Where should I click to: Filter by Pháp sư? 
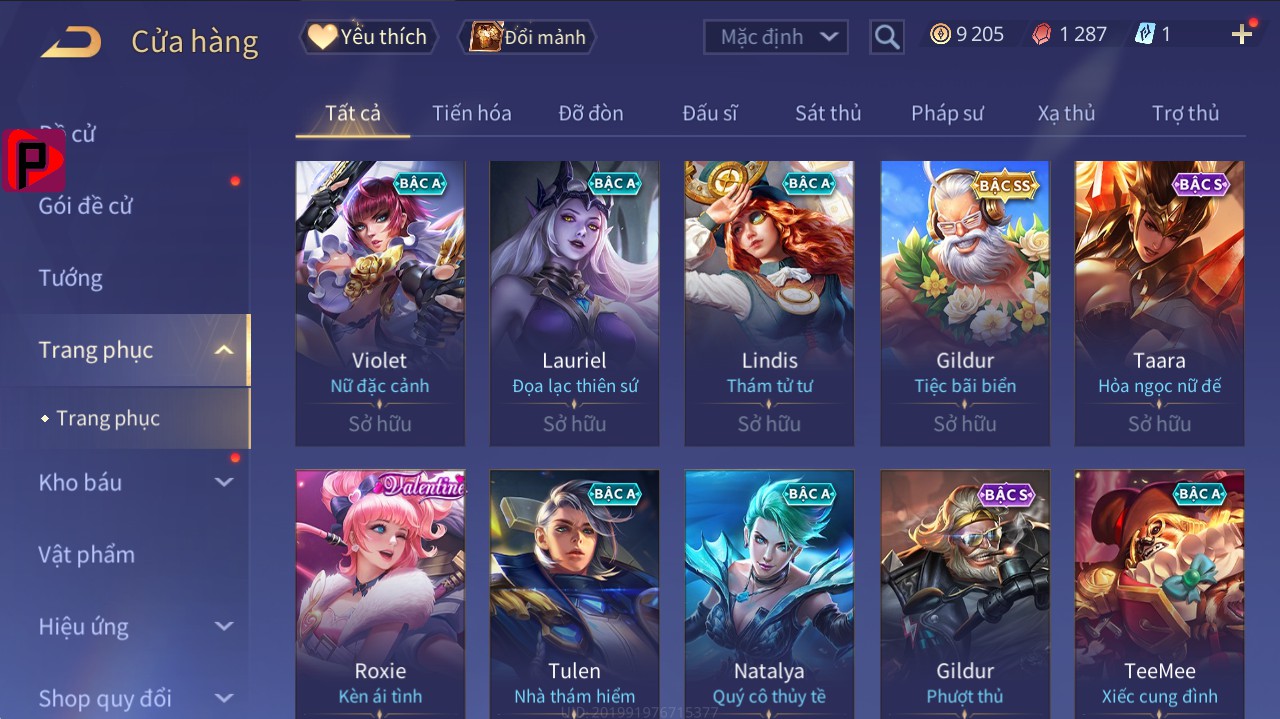pyautogui.click(x=947, y=113)
